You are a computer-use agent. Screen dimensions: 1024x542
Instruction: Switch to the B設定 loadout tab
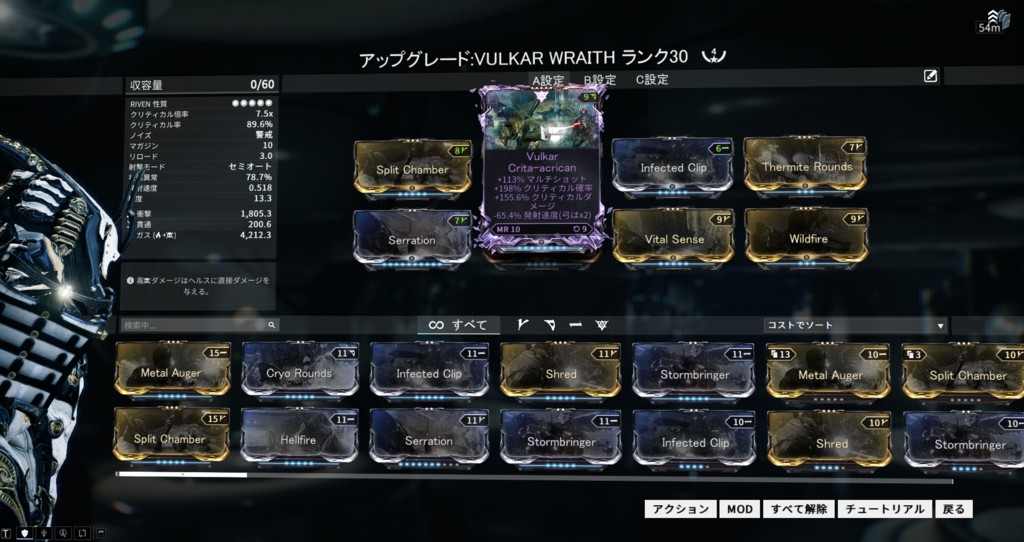(600, 80)
